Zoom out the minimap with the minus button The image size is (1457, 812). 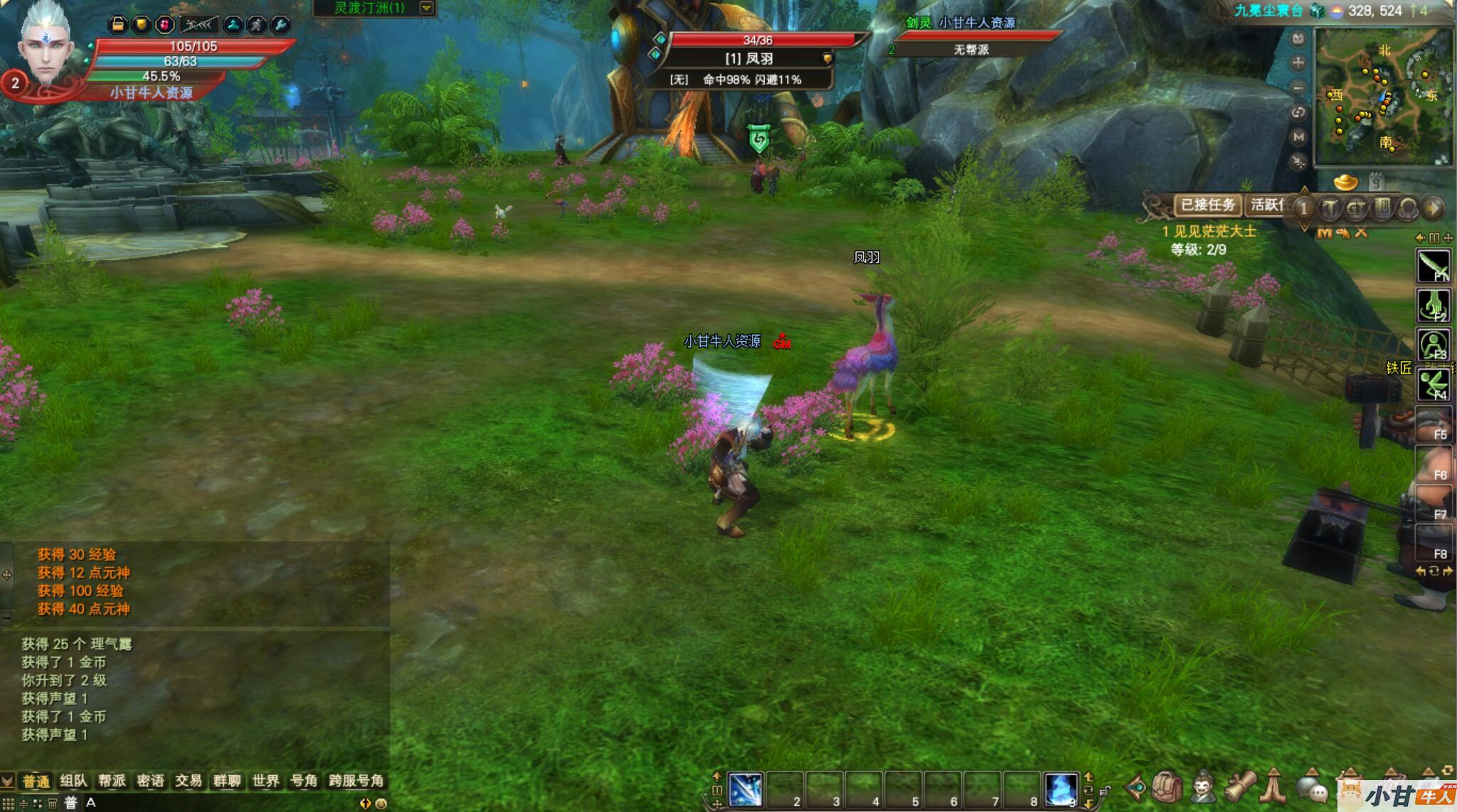point(1298,88)
